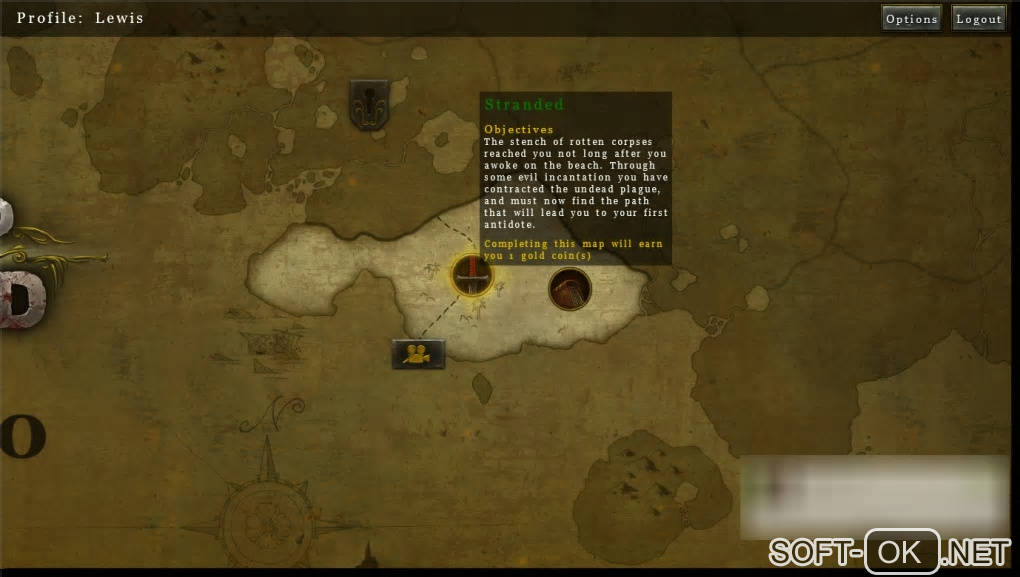Choose the round brown map marker
This screenshot has width=1020, height=577.
(x=570, y=289)
